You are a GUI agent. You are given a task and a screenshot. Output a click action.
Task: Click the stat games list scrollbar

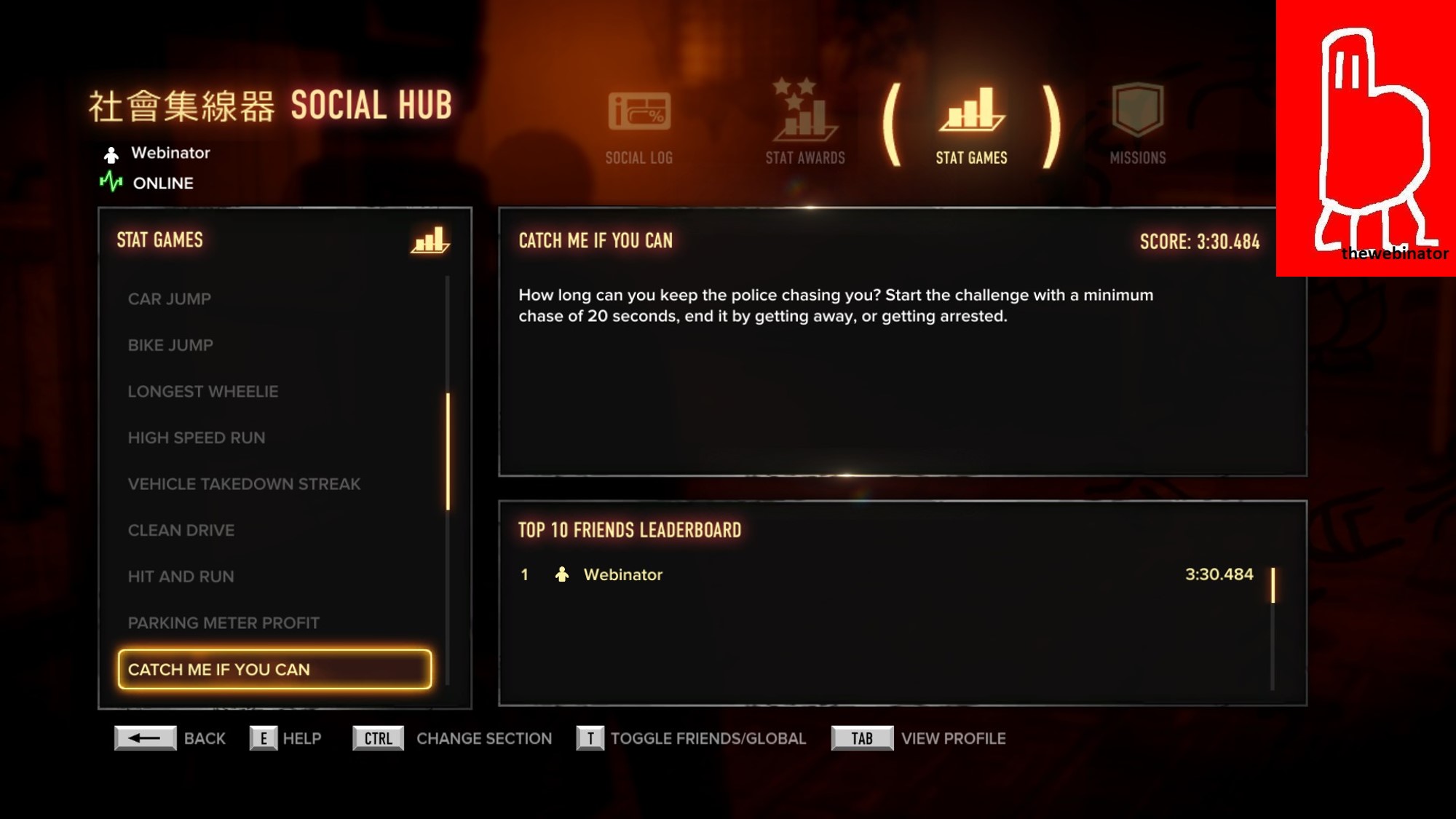[448, 451]
